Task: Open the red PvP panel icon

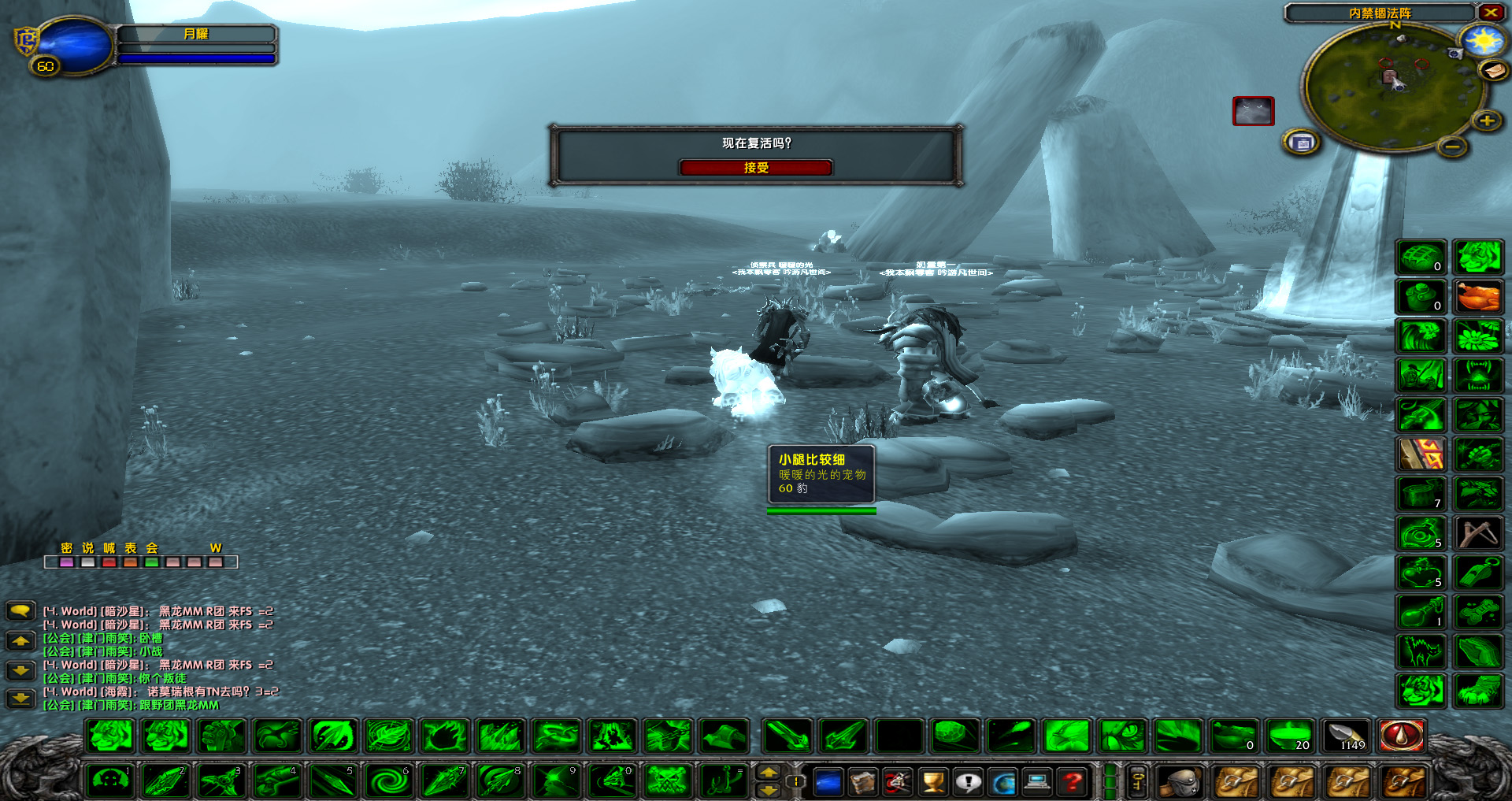Action: pyautogui.click(x=898, y=784)
